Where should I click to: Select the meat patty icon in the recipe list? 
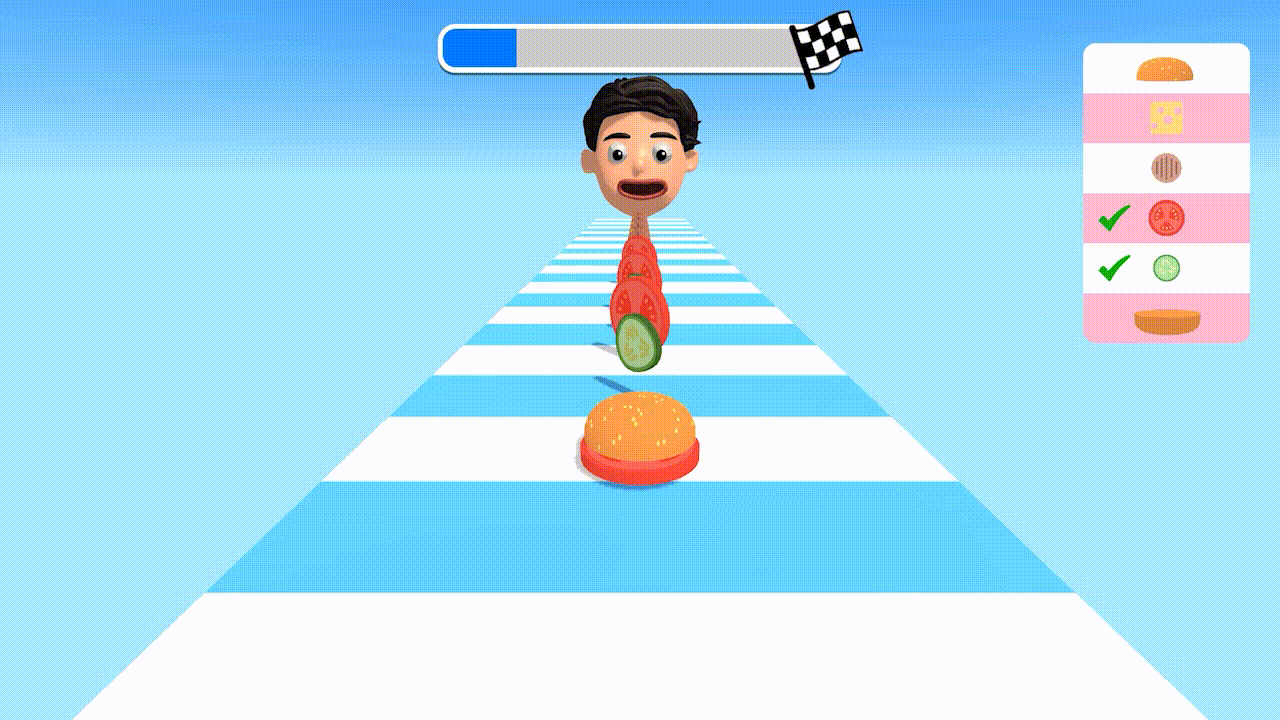pyautogui.click(x=1166, y=167)
